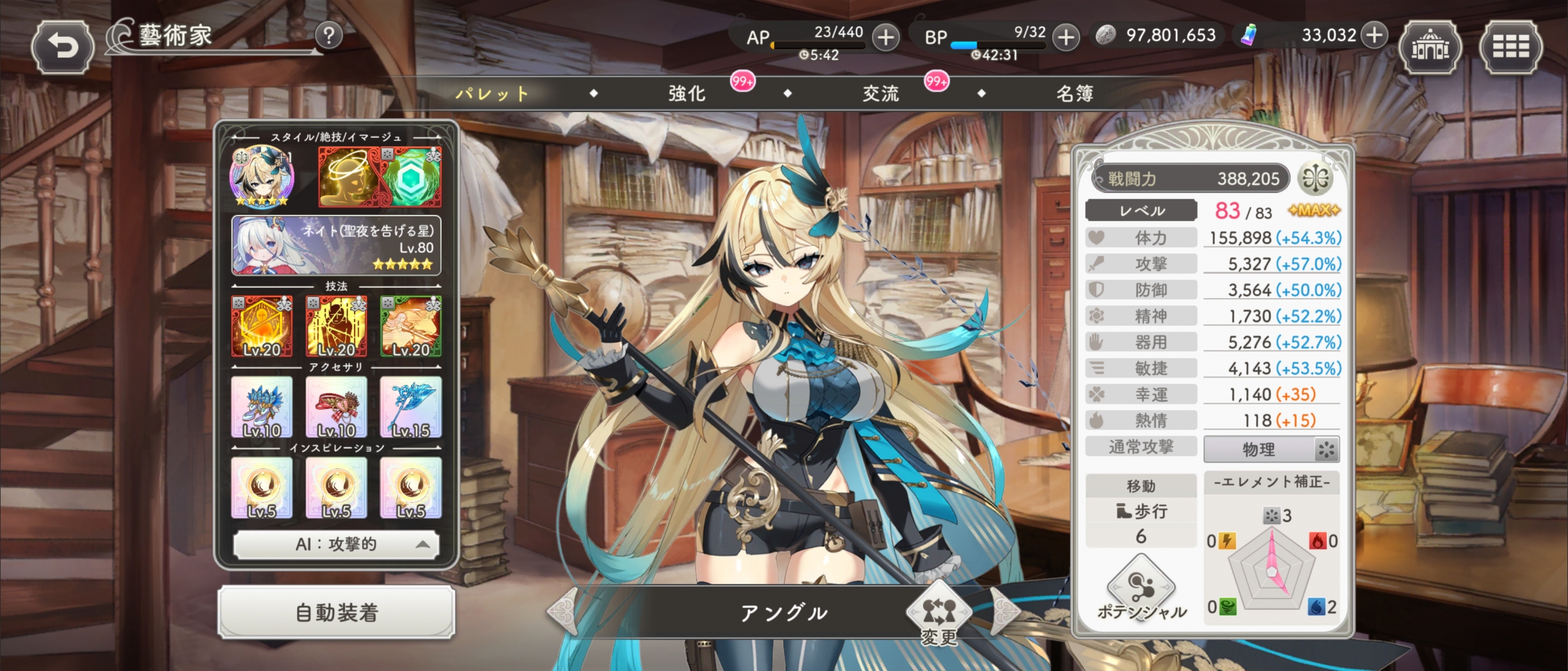Open the blue feathered shoes accessory slot
Screen dimensions: 1568x671
pos(262,407)
